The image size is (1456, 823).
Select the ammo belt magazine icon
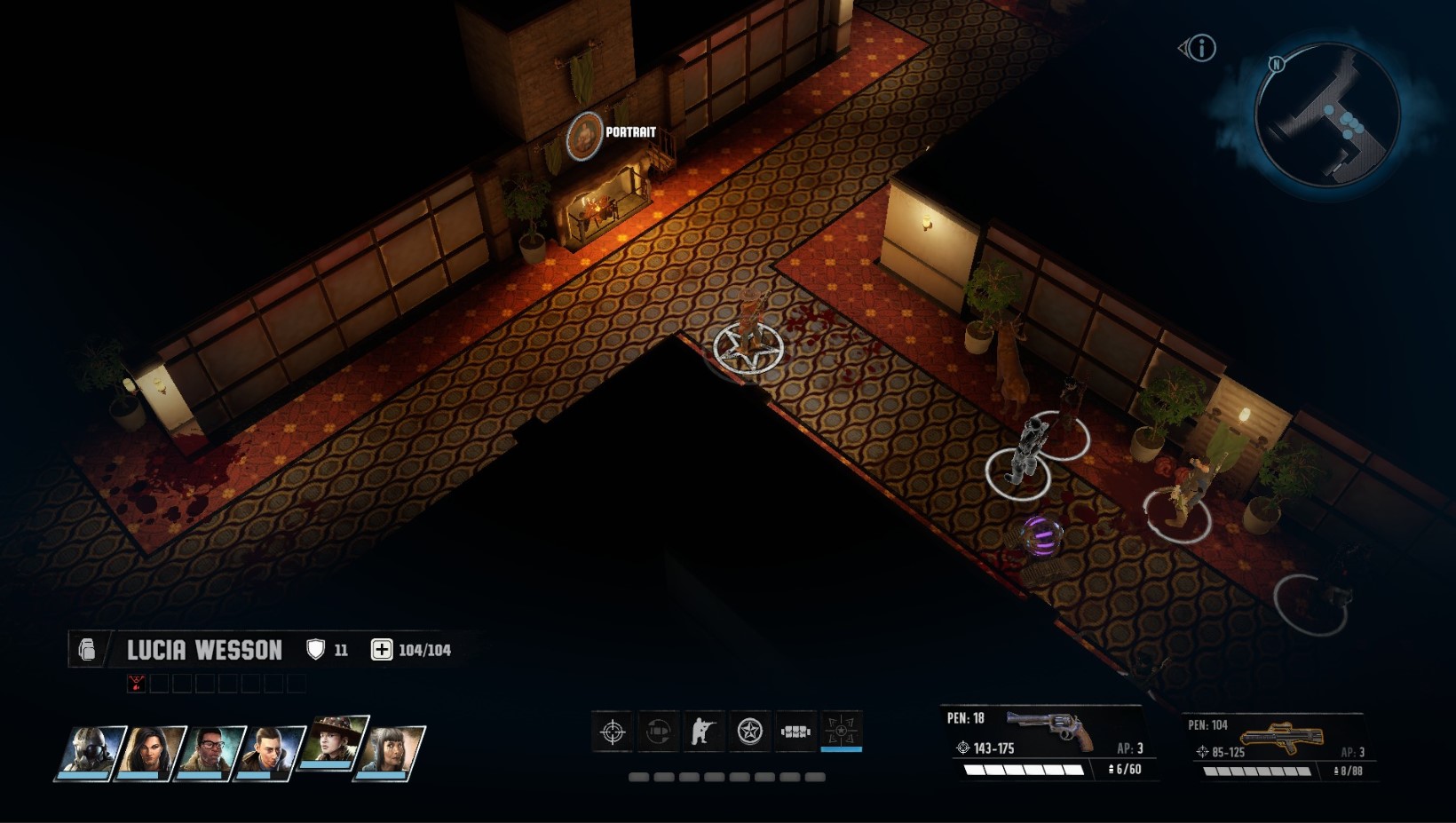coord(795,732)
